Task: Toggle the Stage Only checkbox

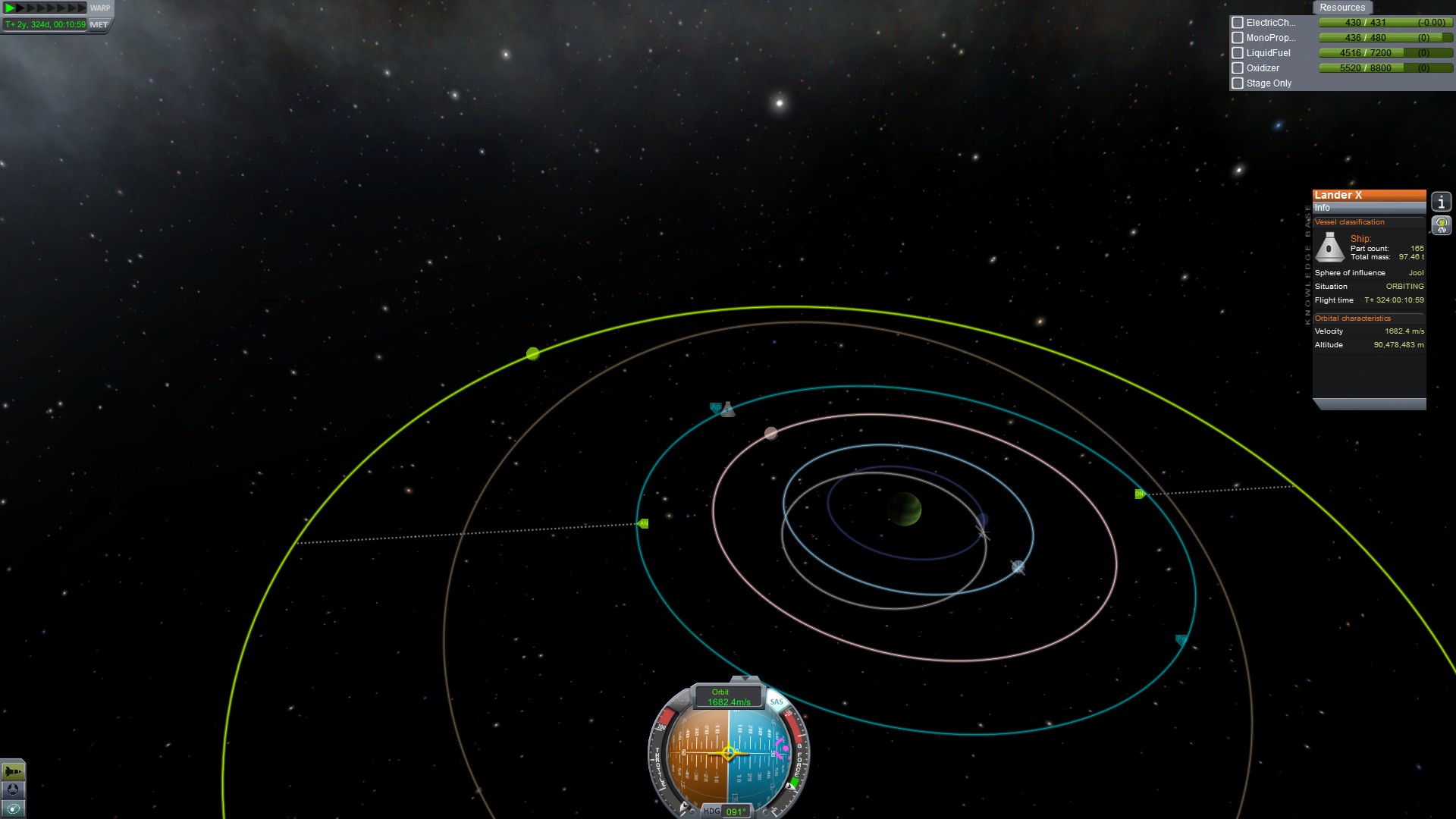Action: point(1238,83)
